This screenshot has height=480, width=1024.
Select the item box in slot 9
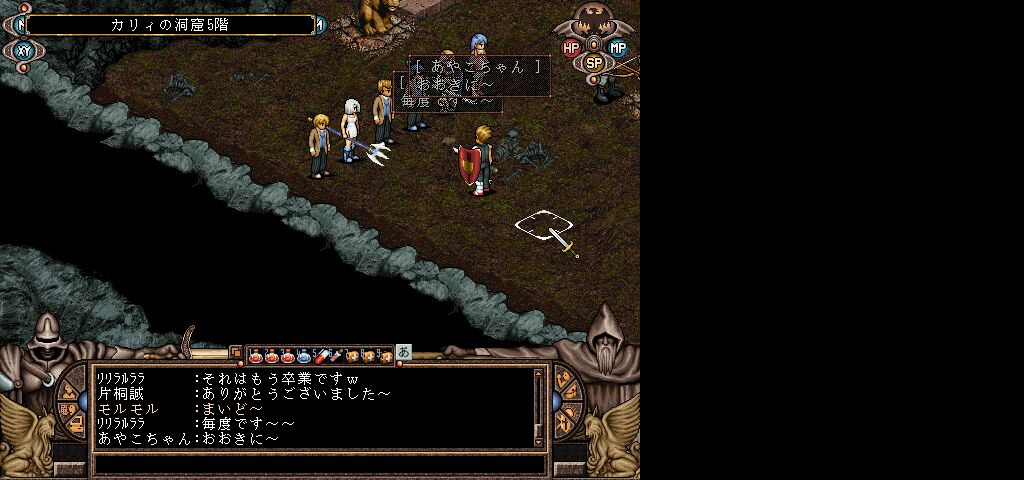385,355
